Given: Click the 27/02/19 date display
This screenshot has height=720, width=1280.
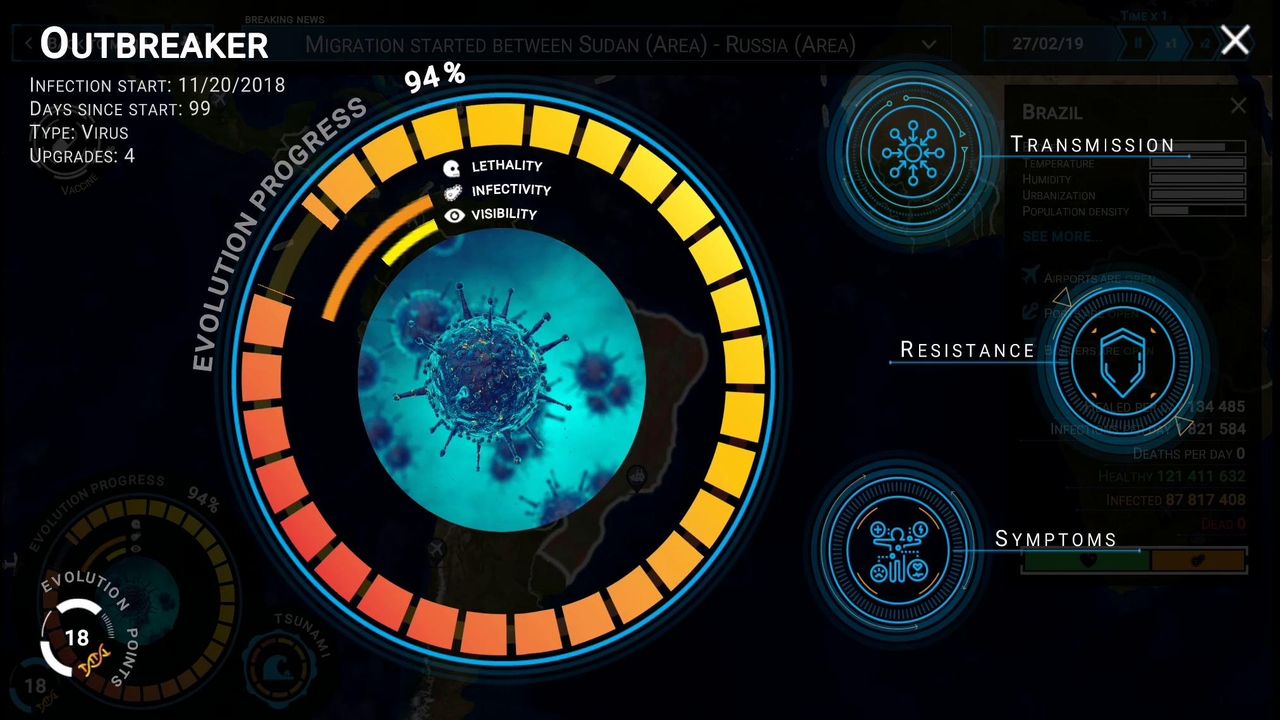Looking at the screenshot, I should click(1050, 43).
